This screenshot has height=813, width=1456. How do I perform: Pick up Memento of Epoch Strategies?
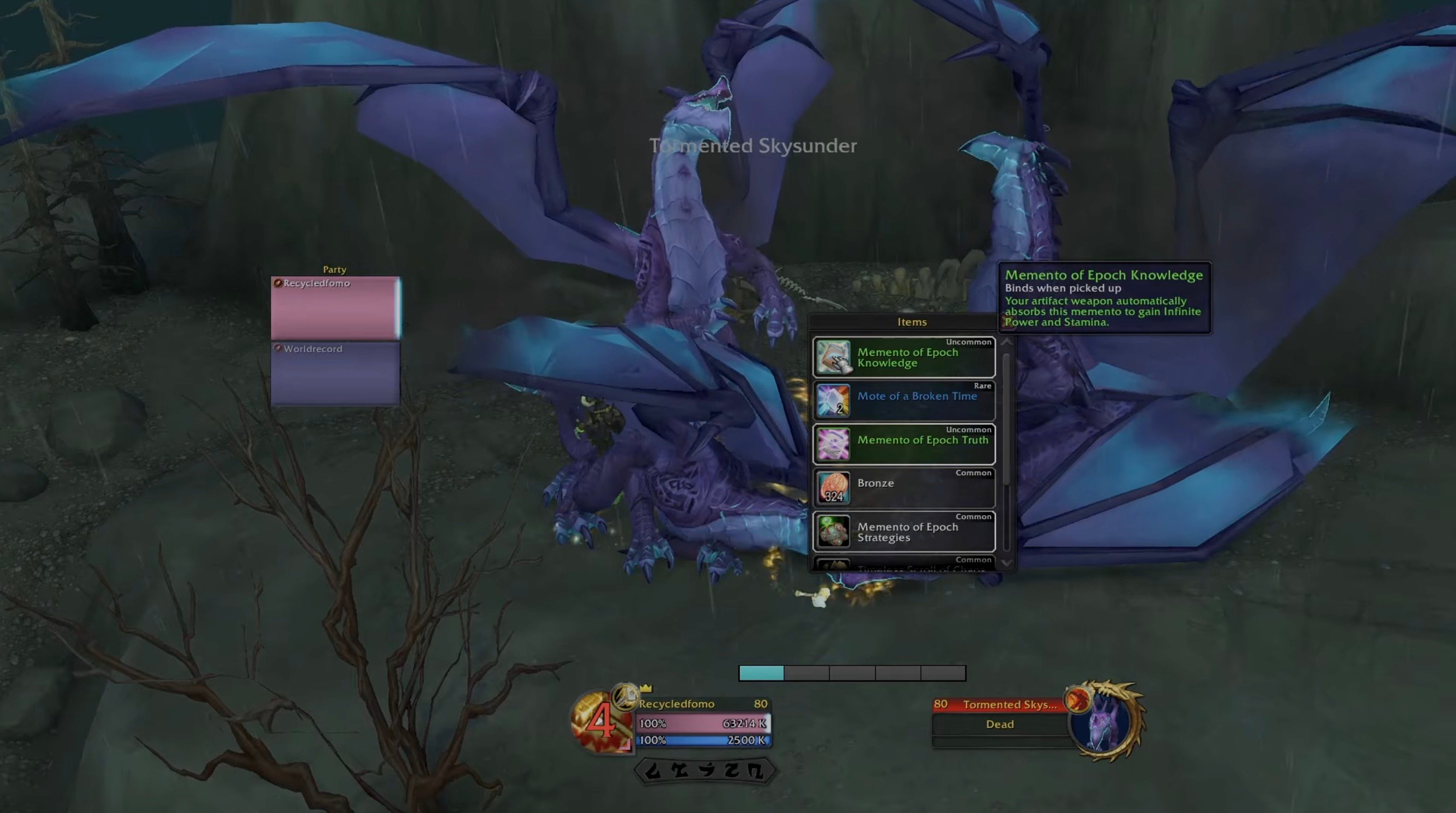903,531
